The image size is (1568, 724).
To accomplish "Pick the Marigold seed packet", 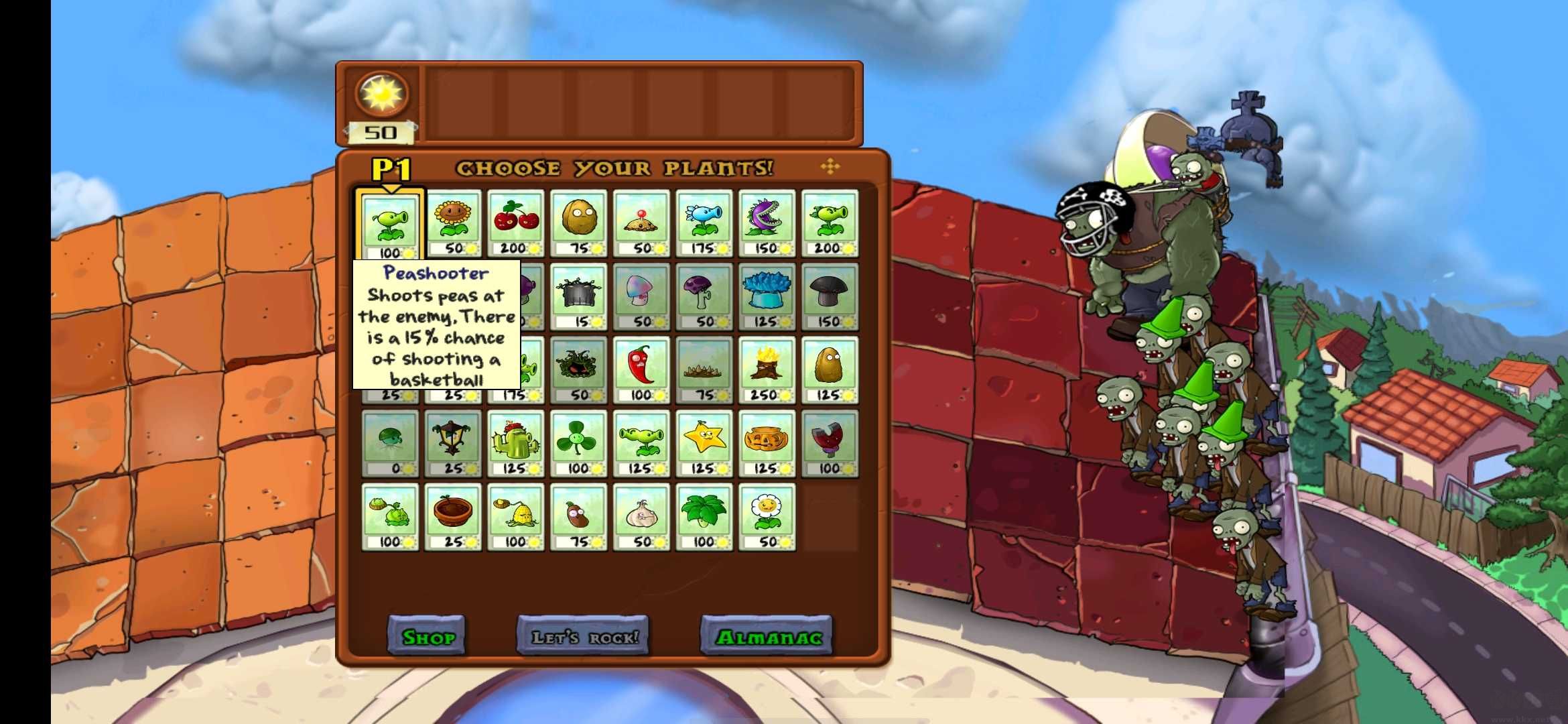I will point(767,517).
